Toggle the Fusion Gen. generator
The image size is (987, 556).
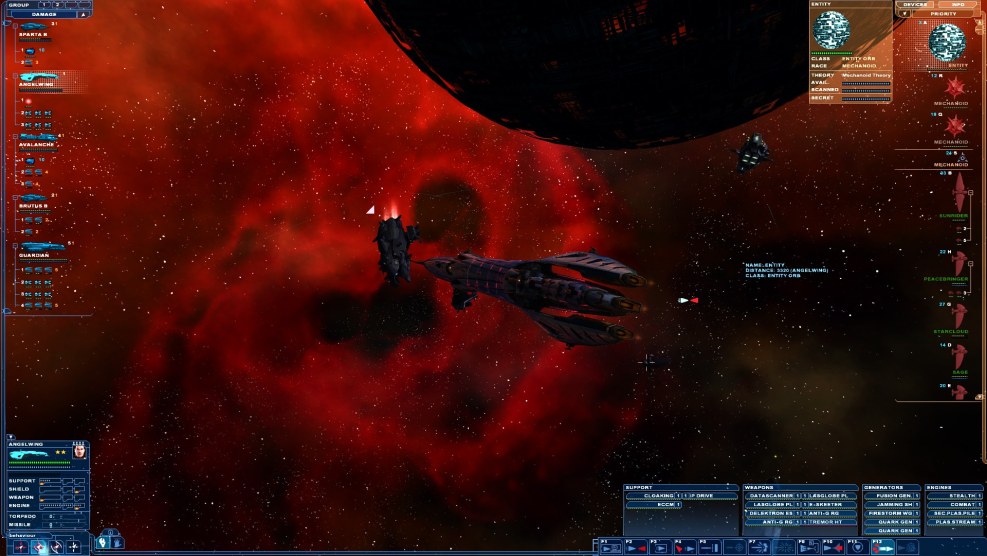pos(889,495)
